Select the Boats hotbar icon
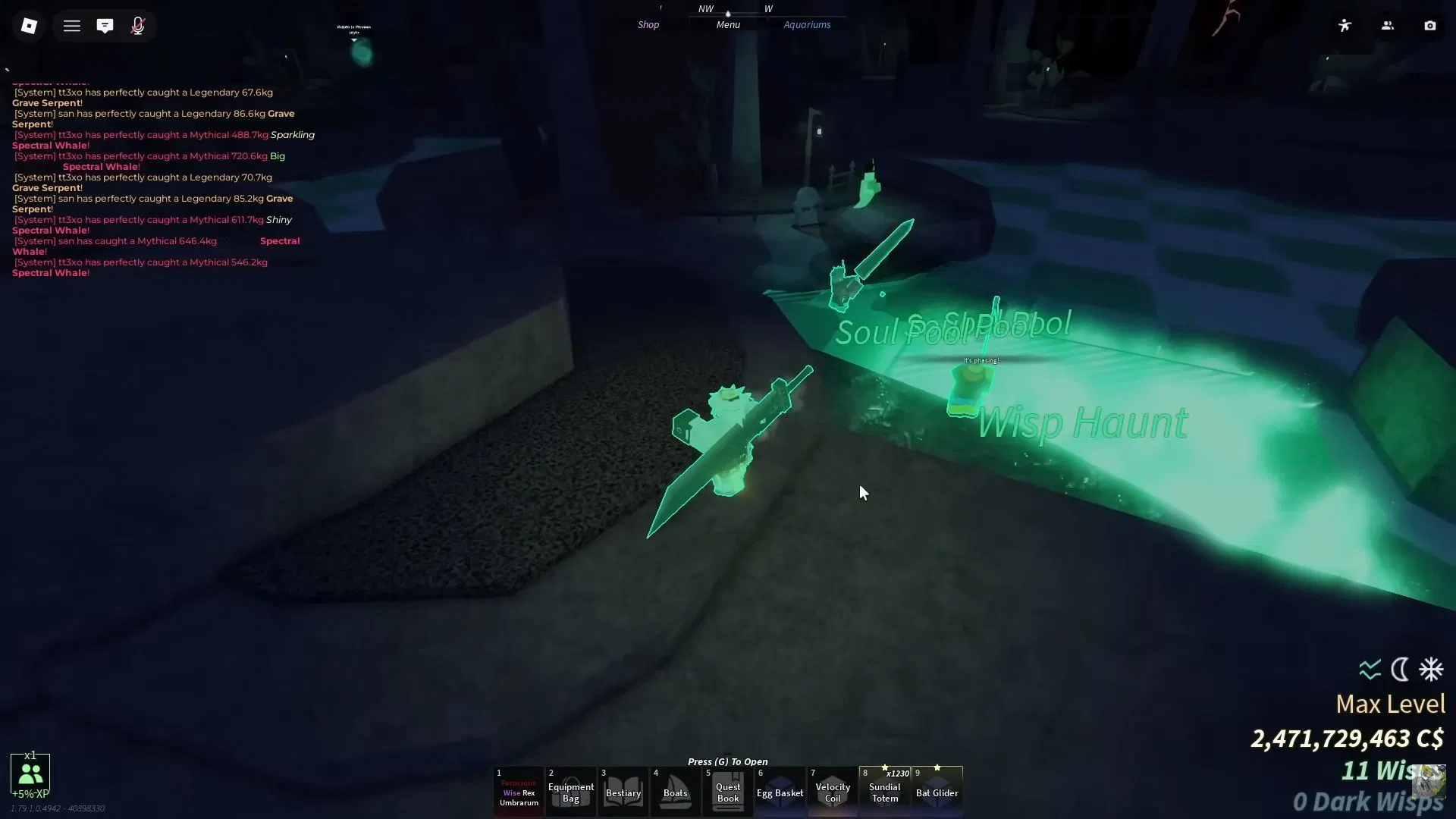This screenshot has width=1456, height=819. 675,791
